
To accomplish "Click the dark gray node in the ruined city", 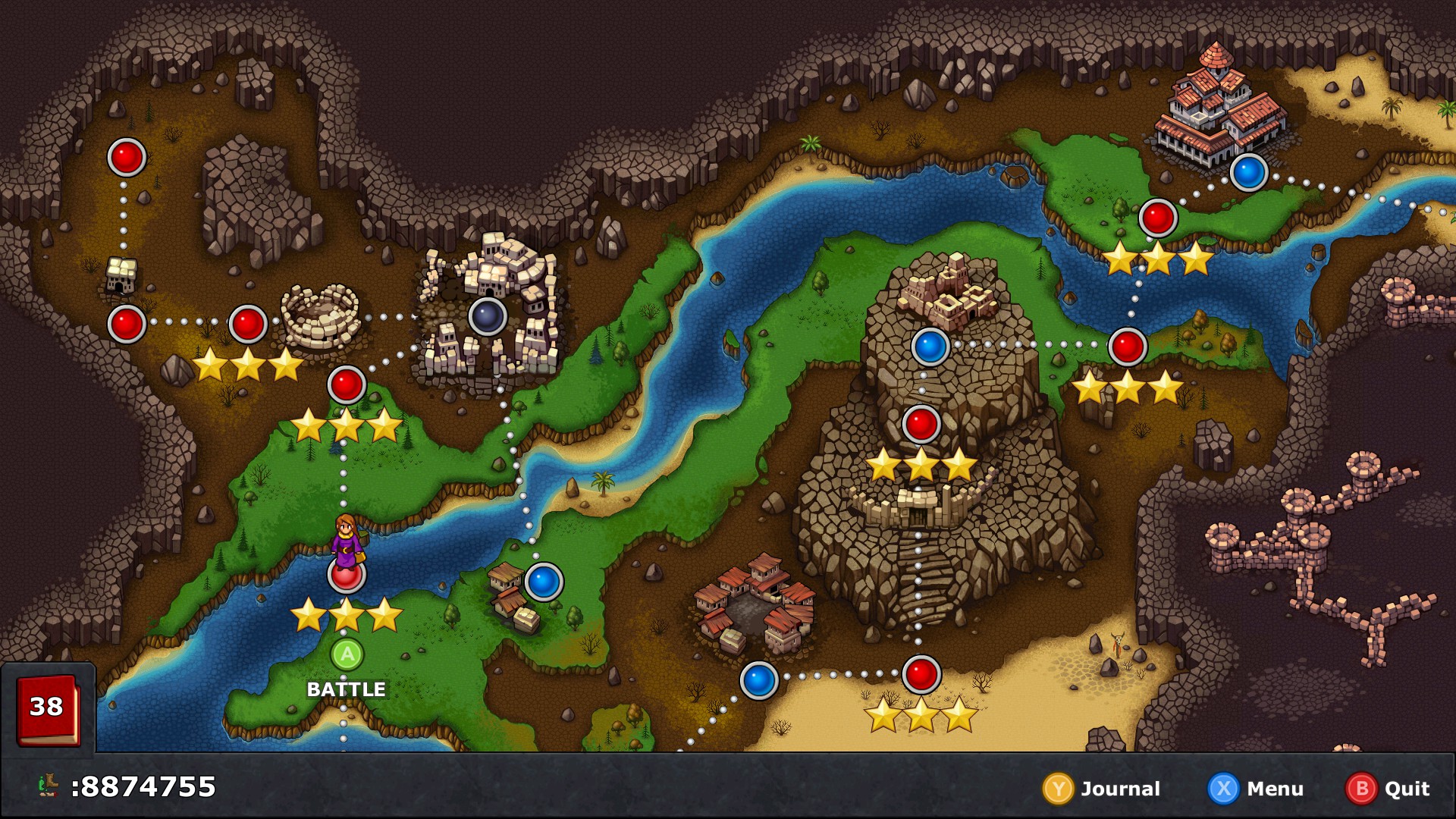I will pos(488,317).
